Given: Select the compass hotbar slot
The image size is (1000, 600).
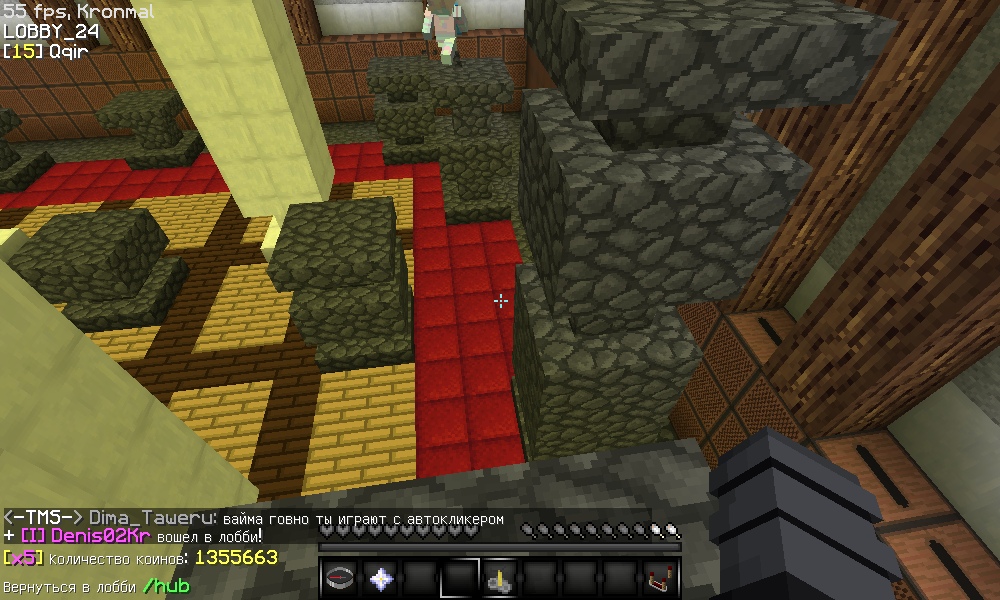Looking at the screenshot, I should (340, 578).
